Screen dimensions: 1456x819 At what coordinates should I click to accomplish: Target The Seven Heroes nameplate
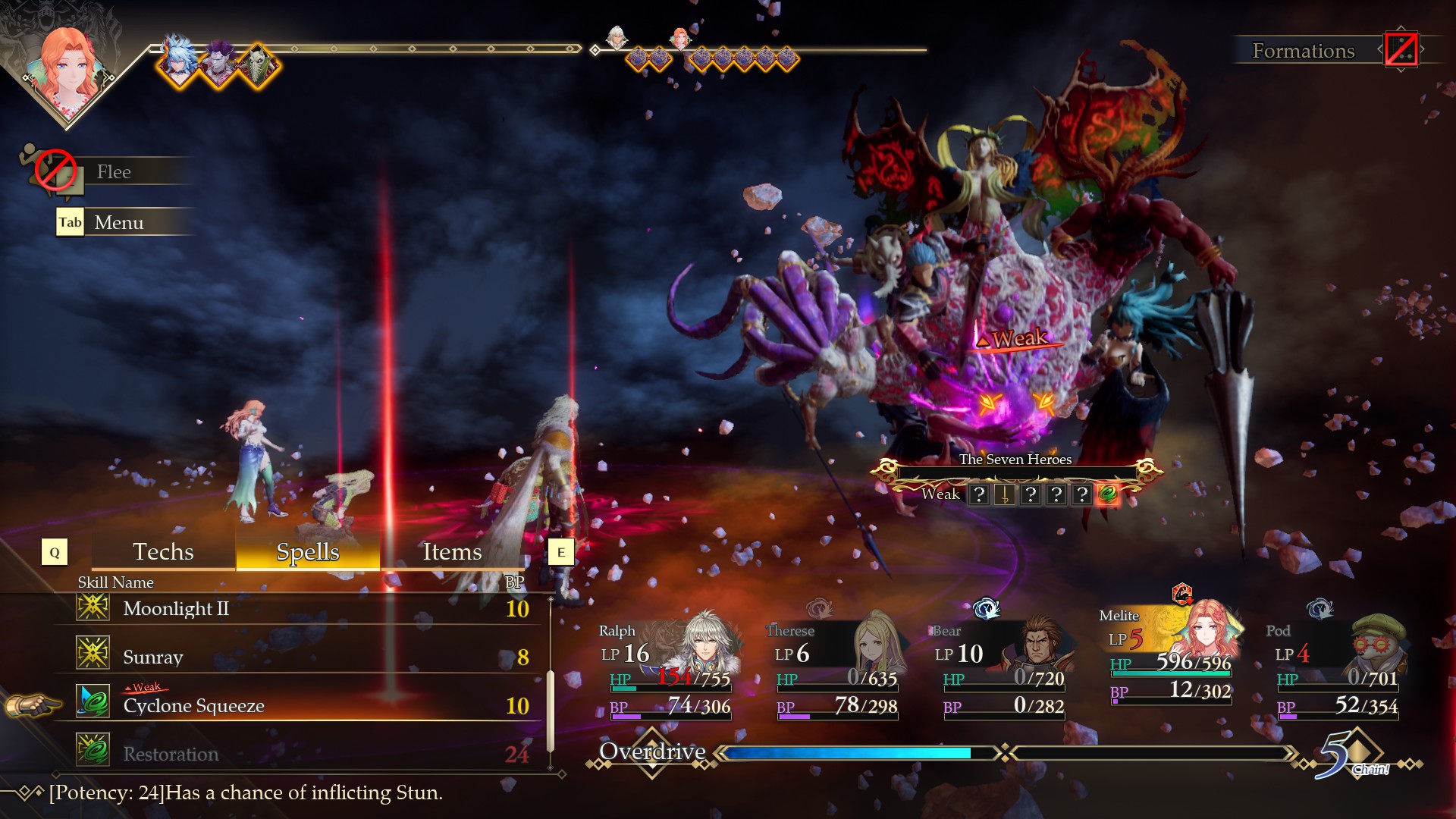[x=1015, y=460]
